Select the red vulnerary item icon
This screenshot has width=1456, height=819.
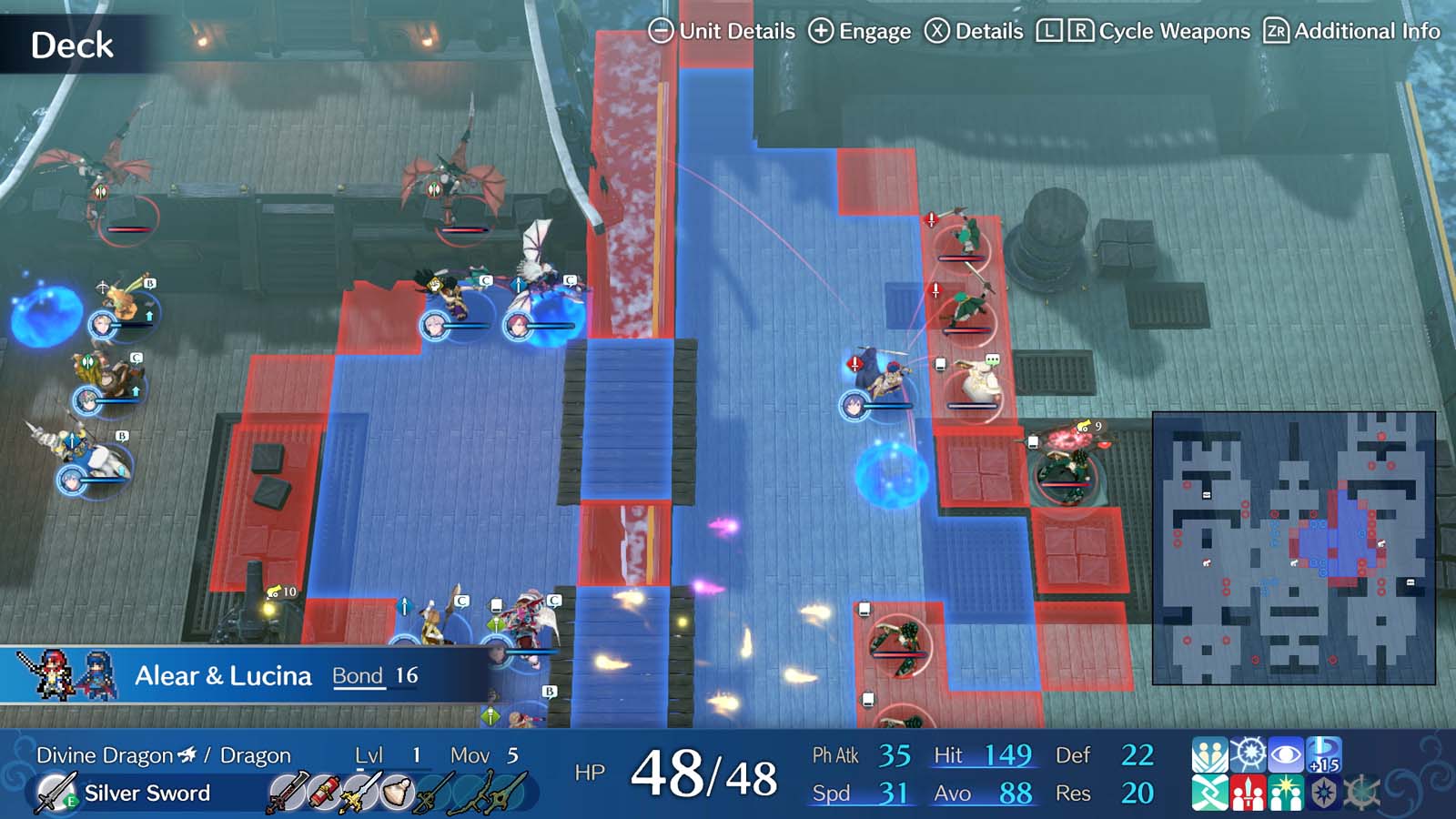coord(323,792)
